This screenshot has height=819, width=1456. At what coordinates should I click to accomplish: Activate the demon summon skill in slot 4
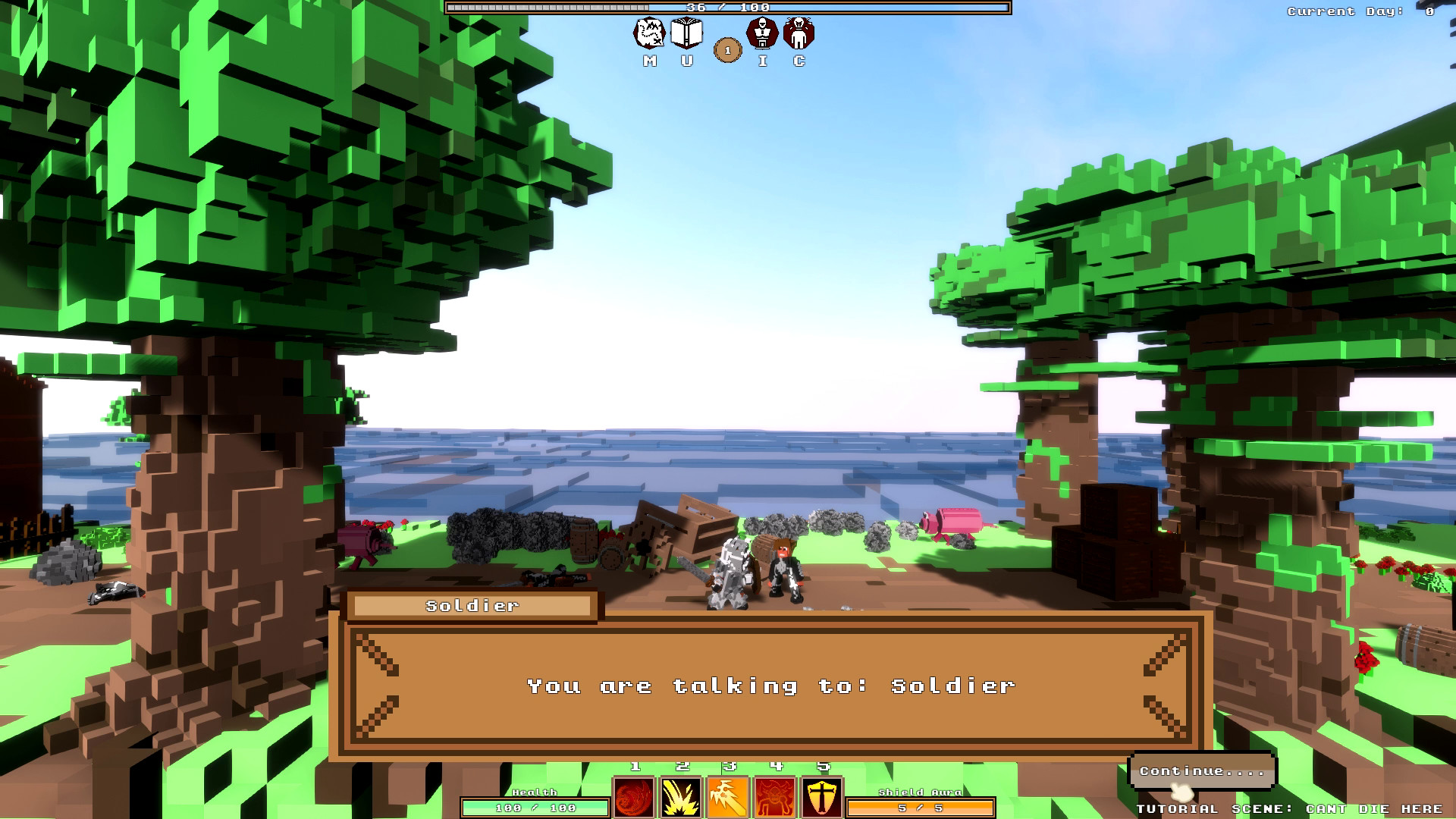click(776, 795)
